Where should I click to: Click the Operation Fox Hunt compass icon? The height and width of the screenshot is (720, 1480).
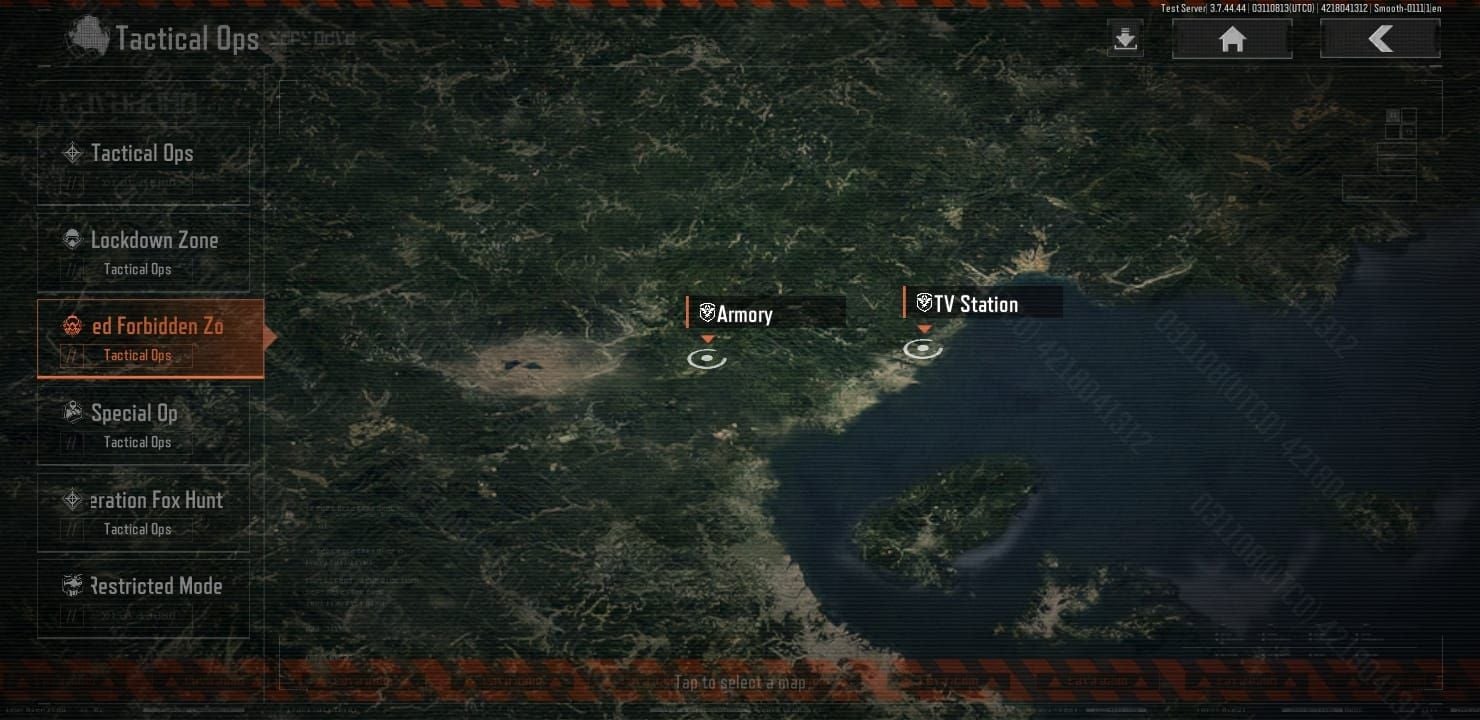pyautogui.click(x=71, y=500)
